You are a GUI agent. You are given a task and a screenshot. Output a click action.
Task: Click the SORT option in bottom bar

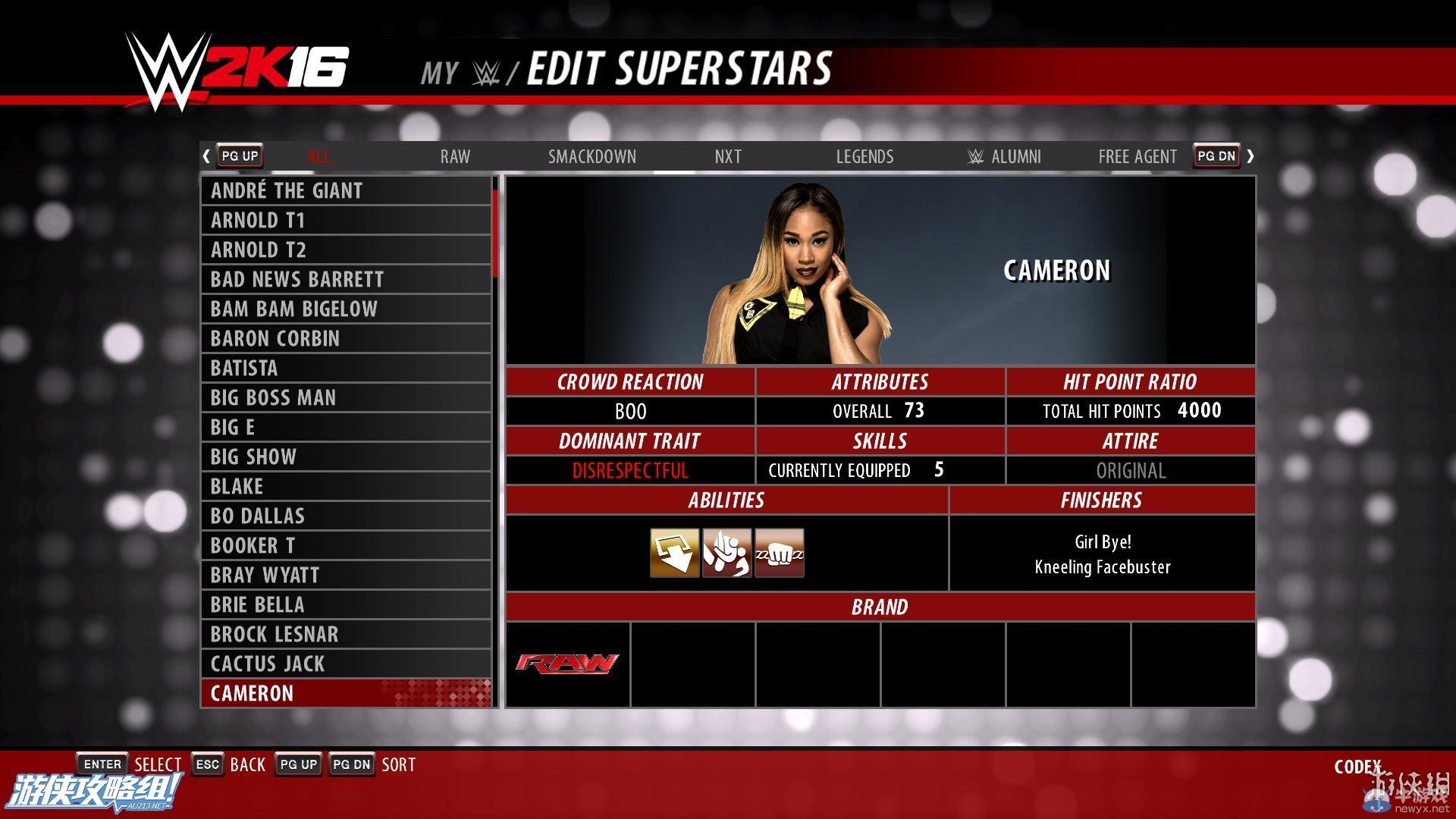click(x=399, y=764)
